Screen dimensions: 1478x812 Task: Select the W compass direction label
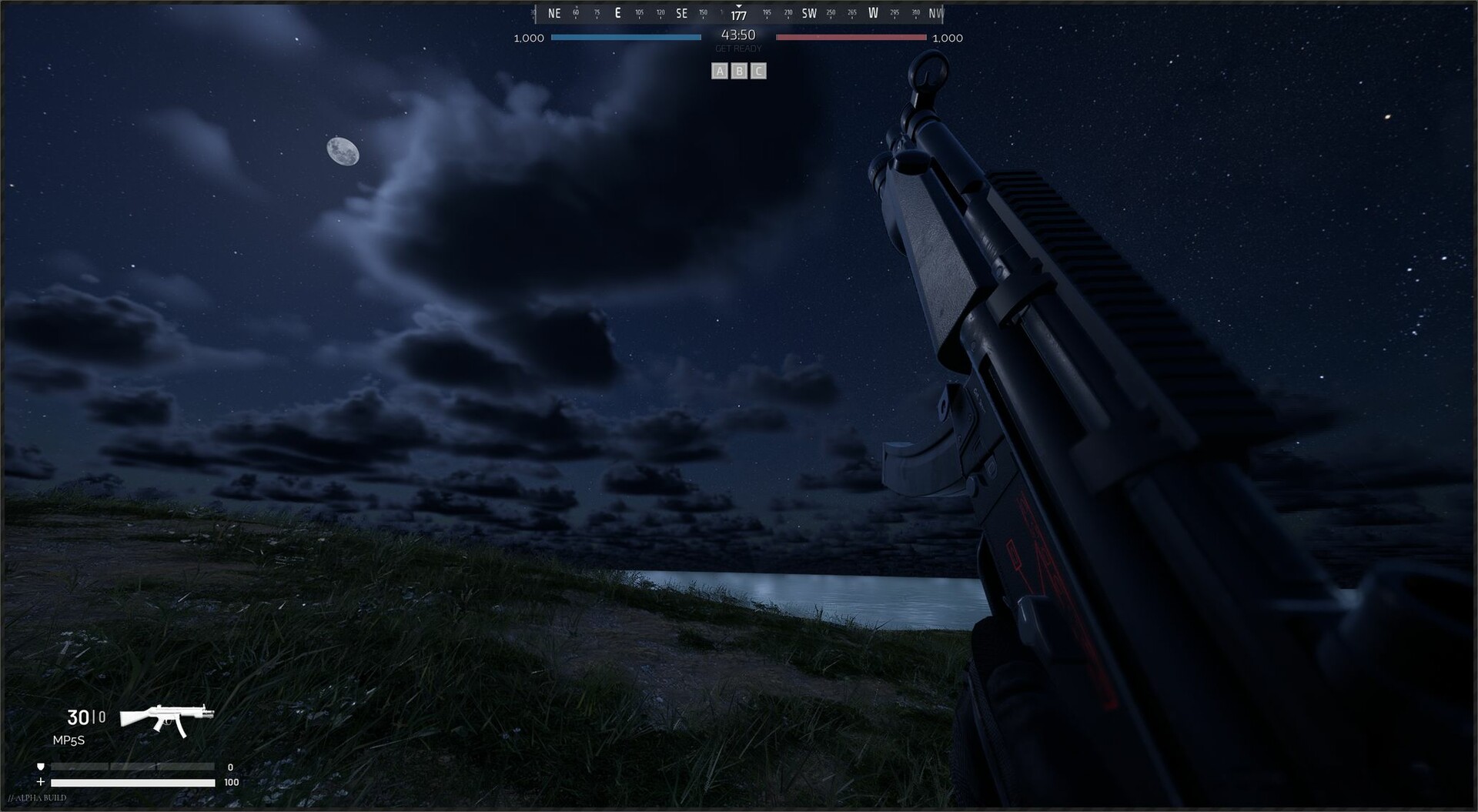(873, 12)
